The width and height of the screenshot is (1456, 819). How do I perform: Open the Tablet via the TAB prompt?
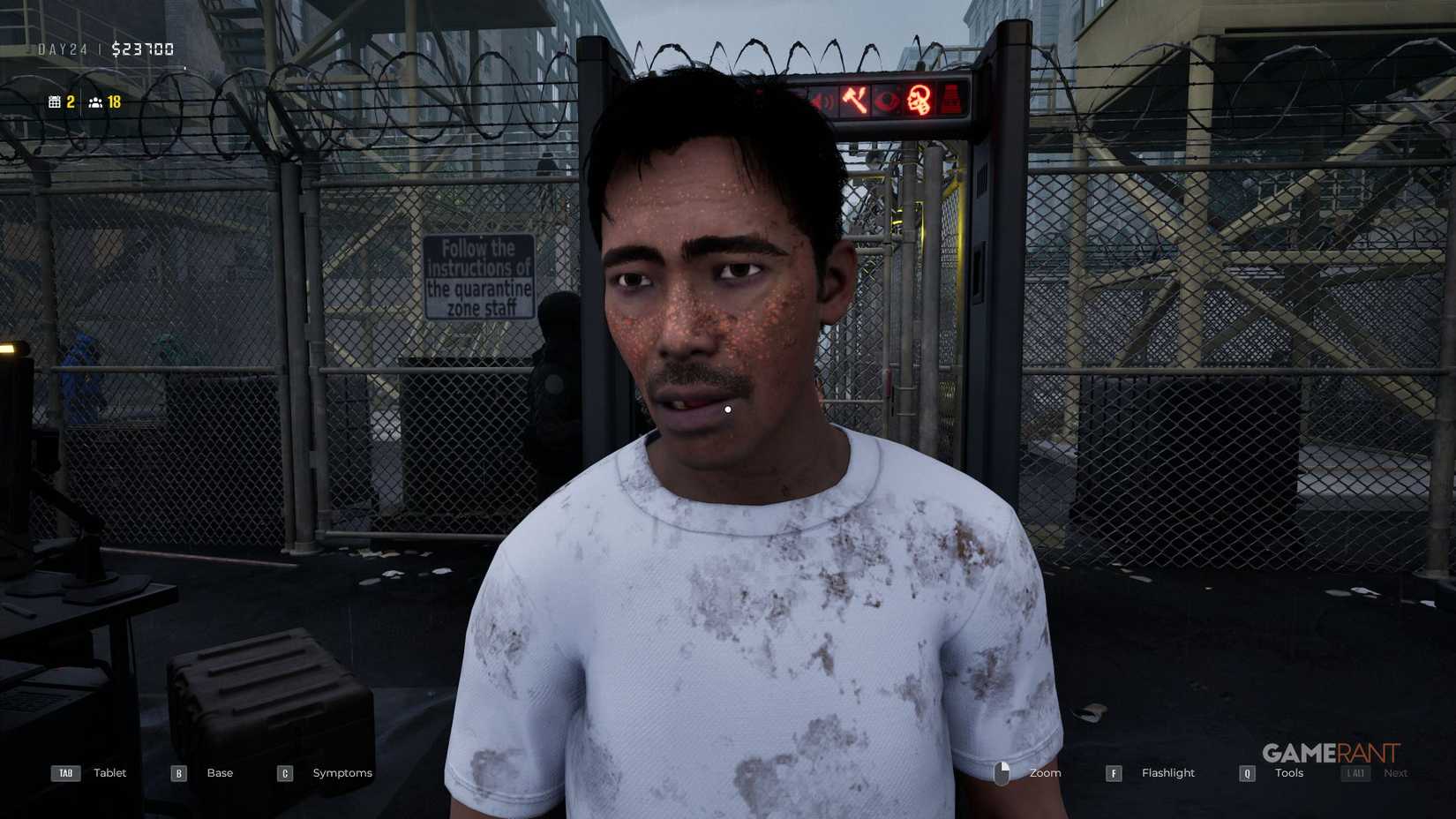click(64, 773)
